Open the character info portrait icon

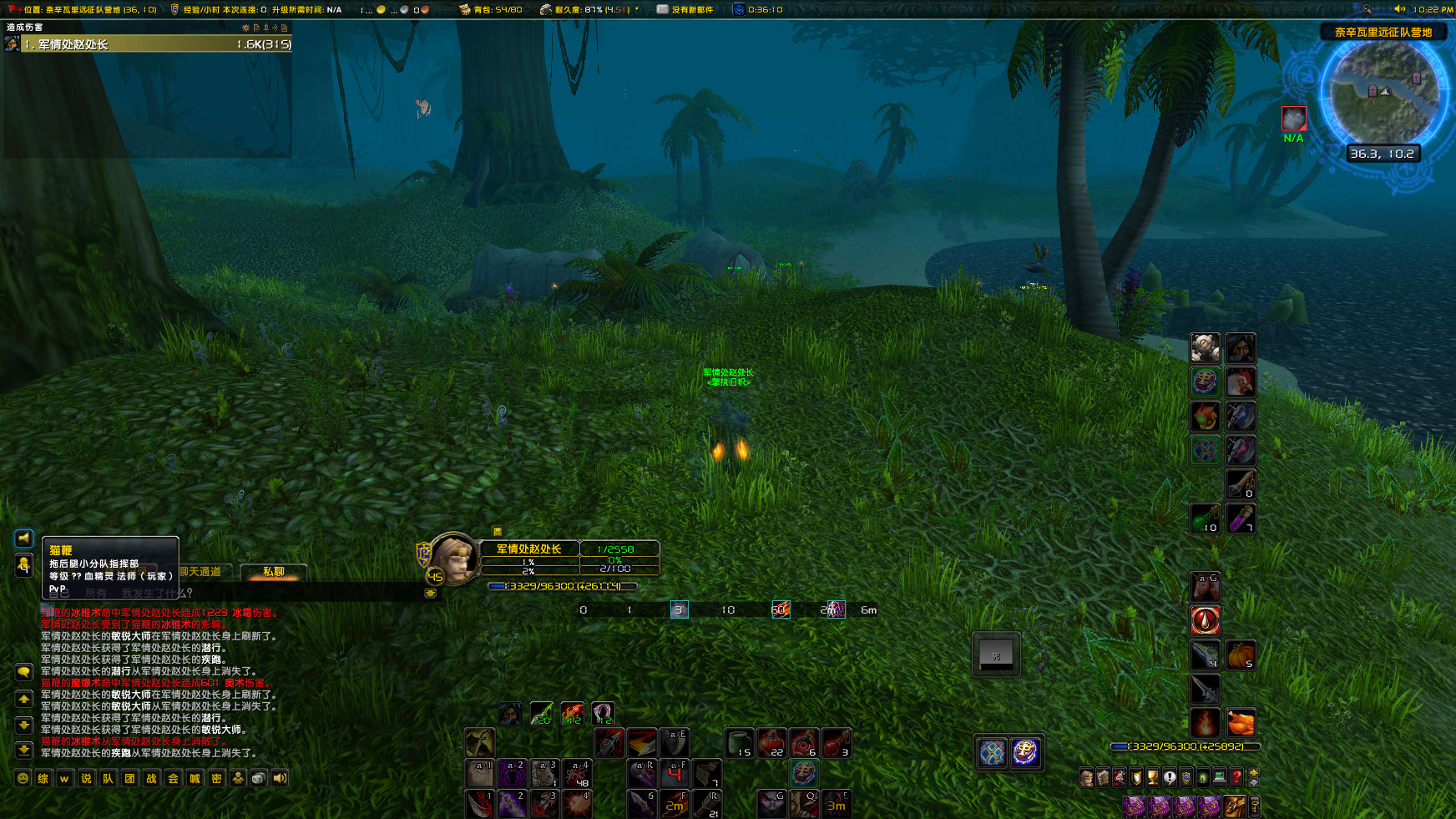click(x=1086, y=777)
